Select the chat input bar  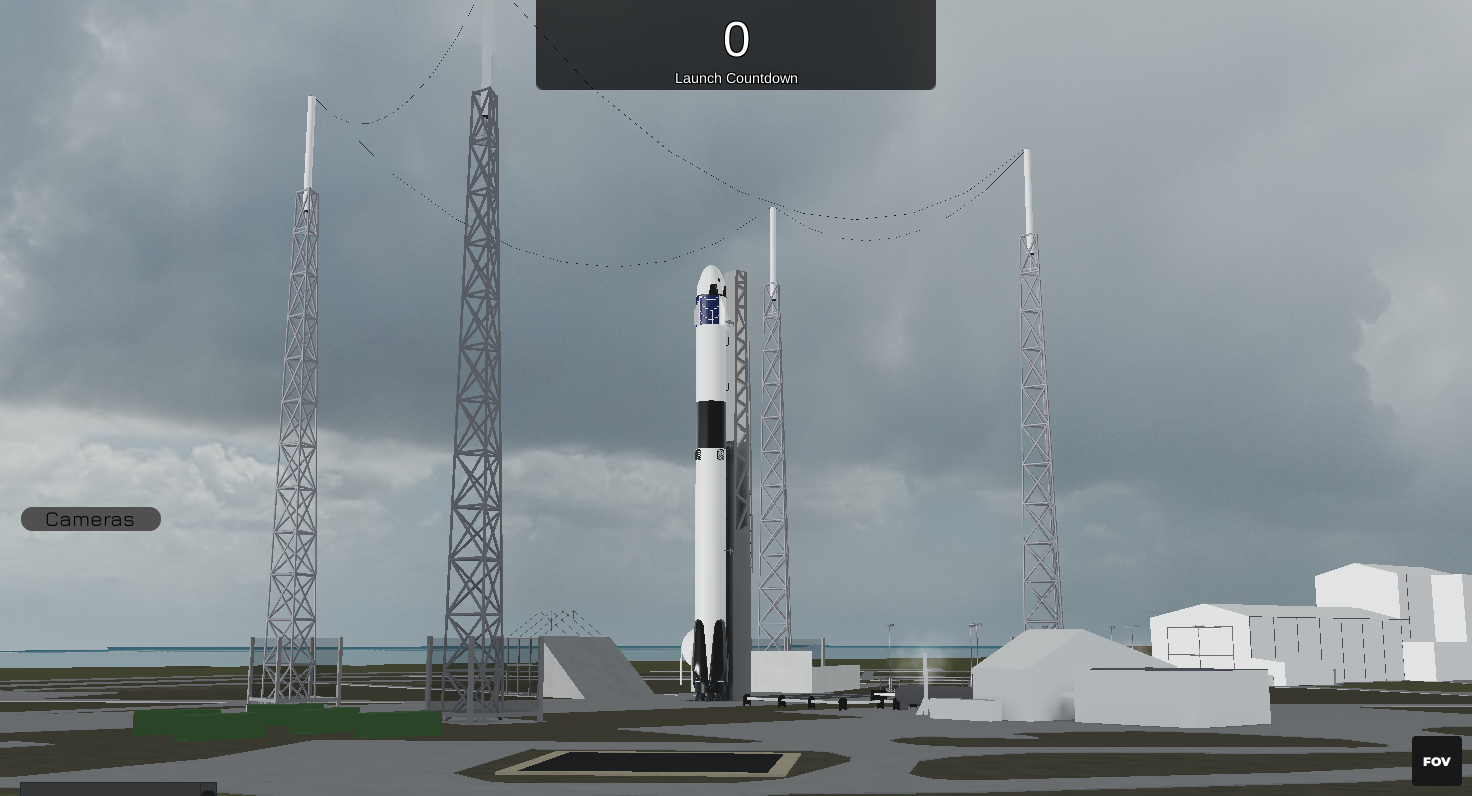[110, 790]
